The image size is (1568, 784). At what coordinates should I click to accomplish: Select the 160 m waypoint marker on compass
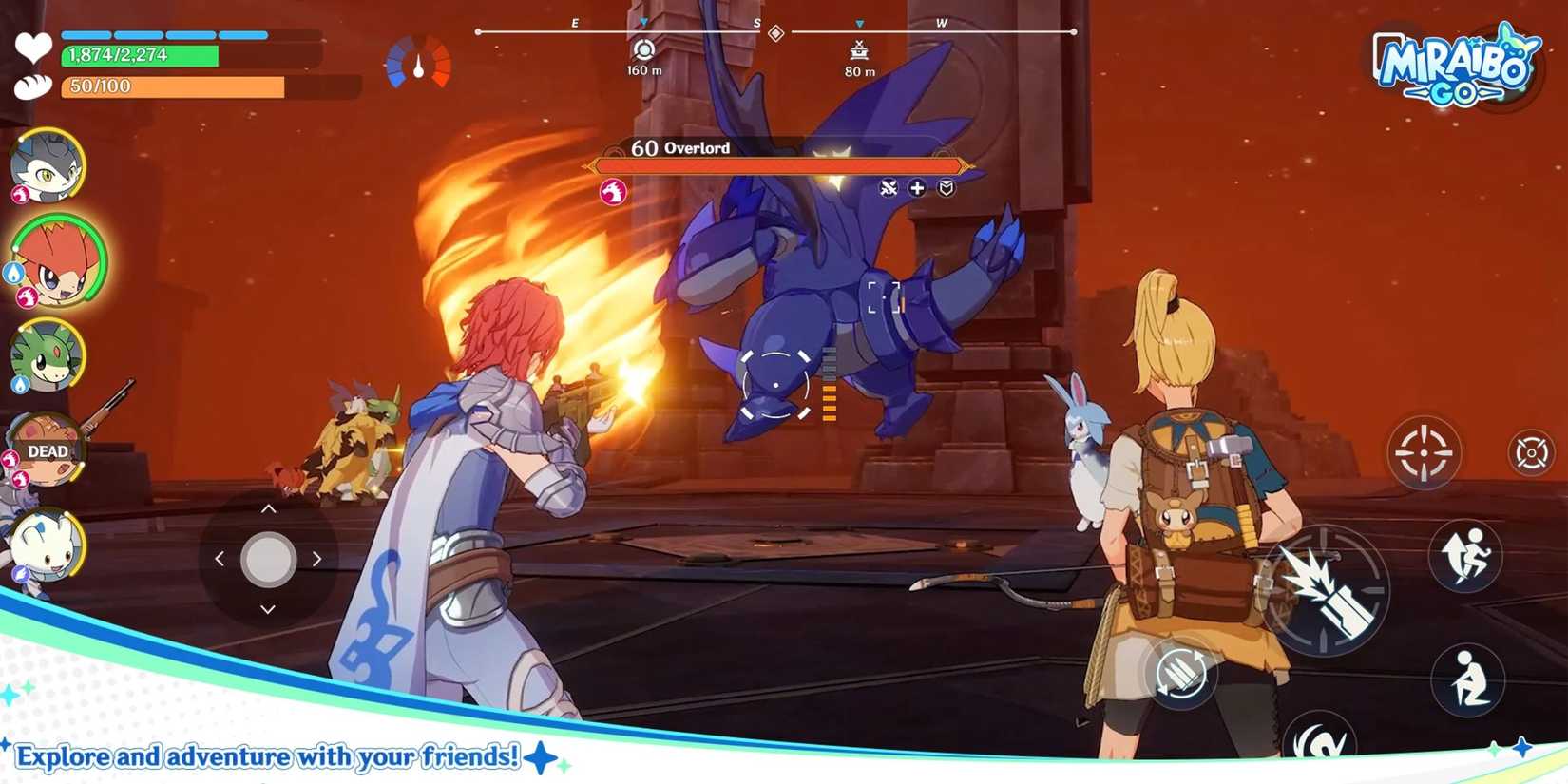pyautogui.click(x=644, y=52)
